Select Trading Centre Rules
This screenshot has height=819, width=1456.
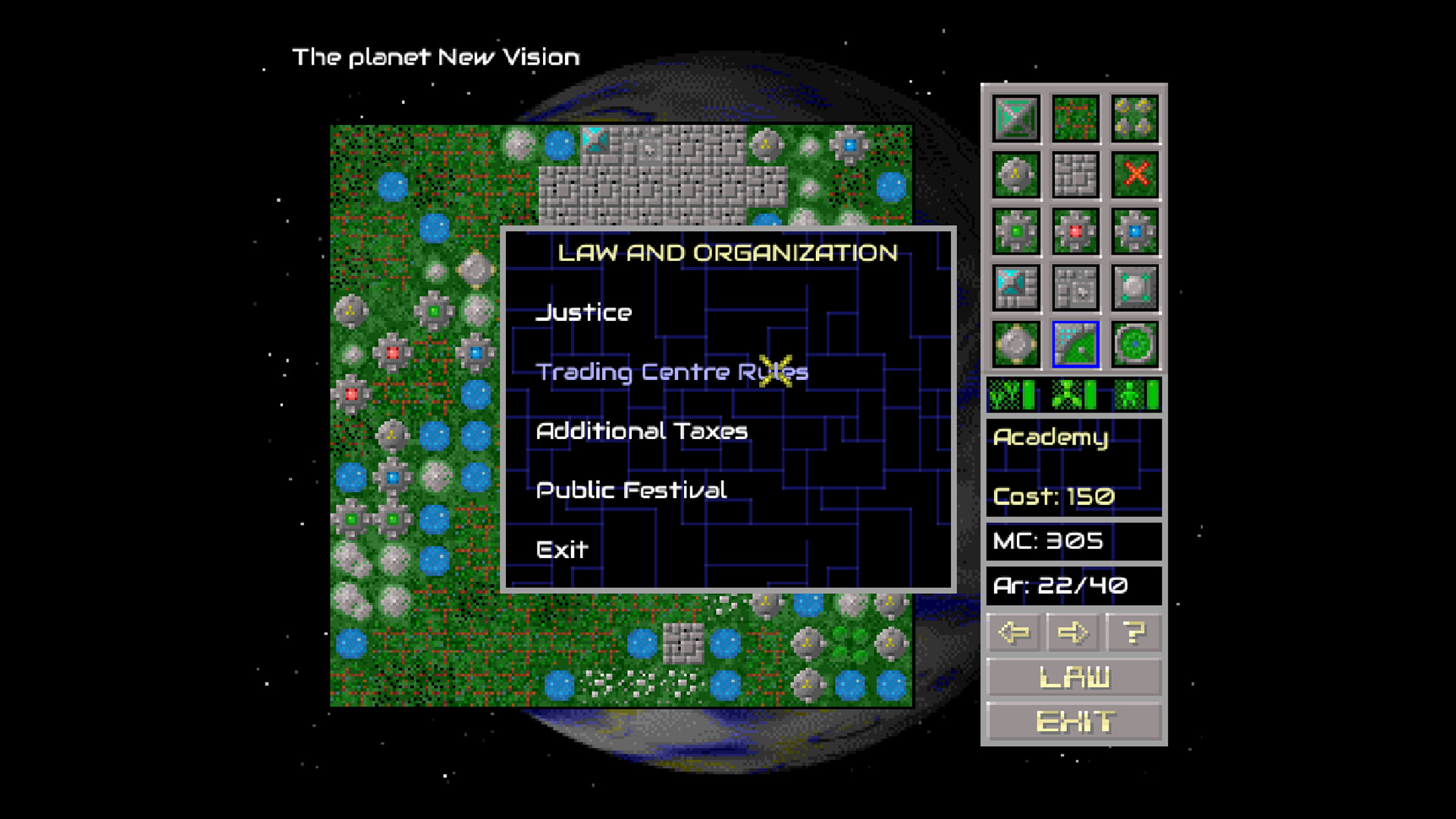click(671, 372)
